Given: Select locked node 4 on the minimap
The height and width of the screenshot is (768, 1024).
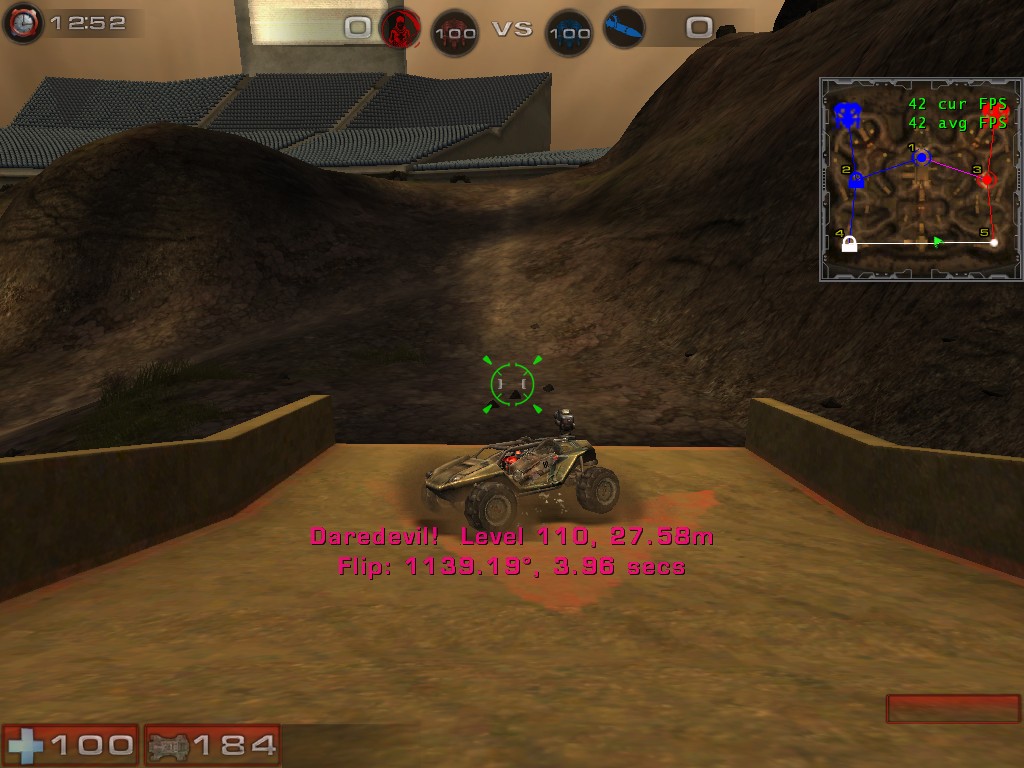Looking at the screenshot, I should pos(850,243).
